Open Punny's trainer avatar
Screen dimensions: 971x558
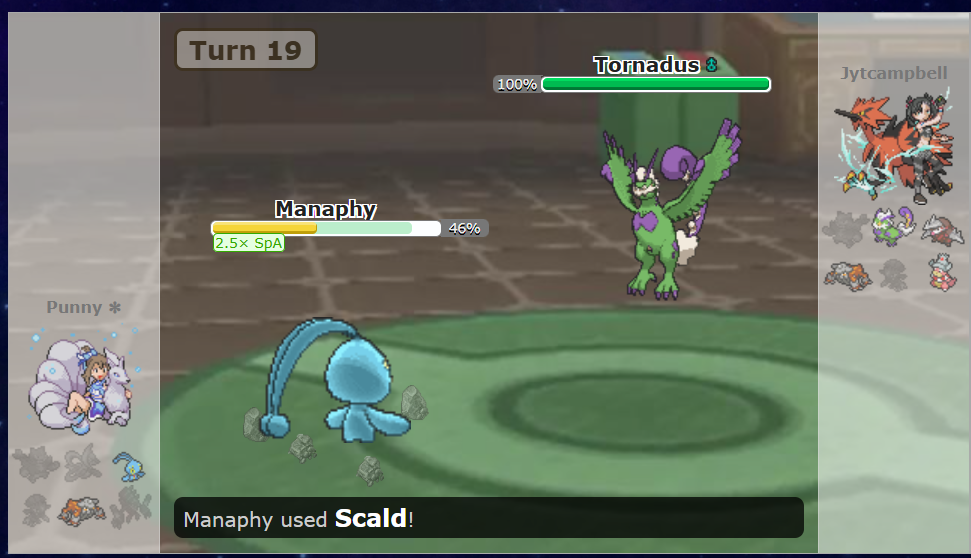pyautogui.click(x=84, y=385)
